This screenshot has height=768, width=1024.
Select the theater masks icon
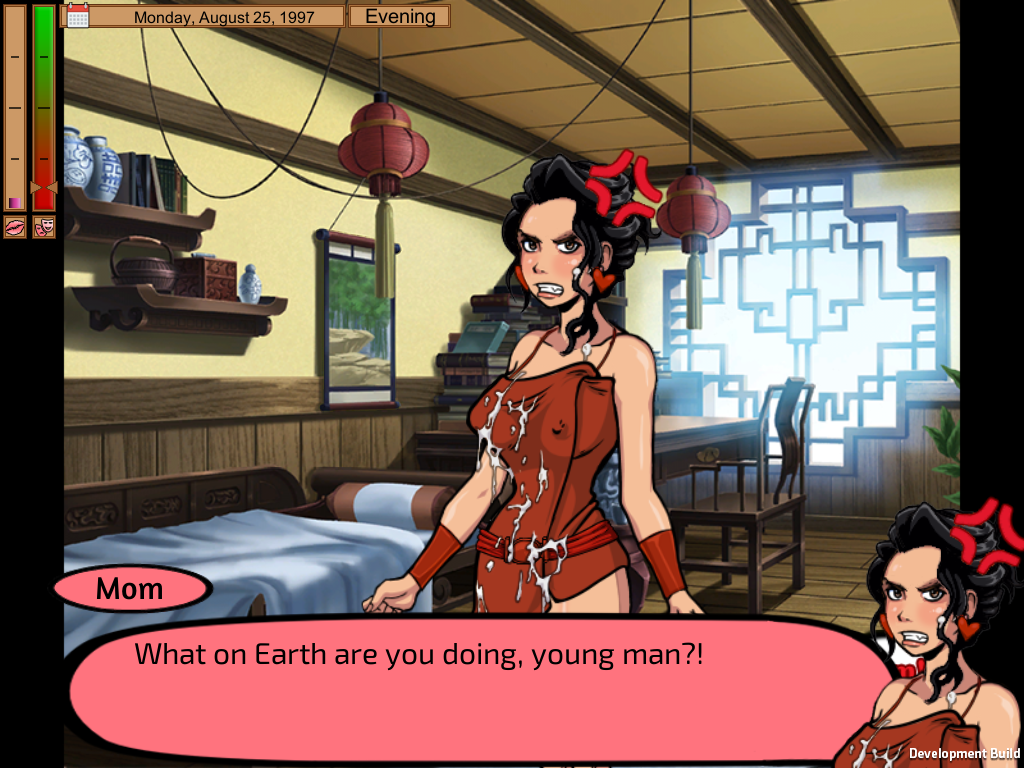point(44,228)
